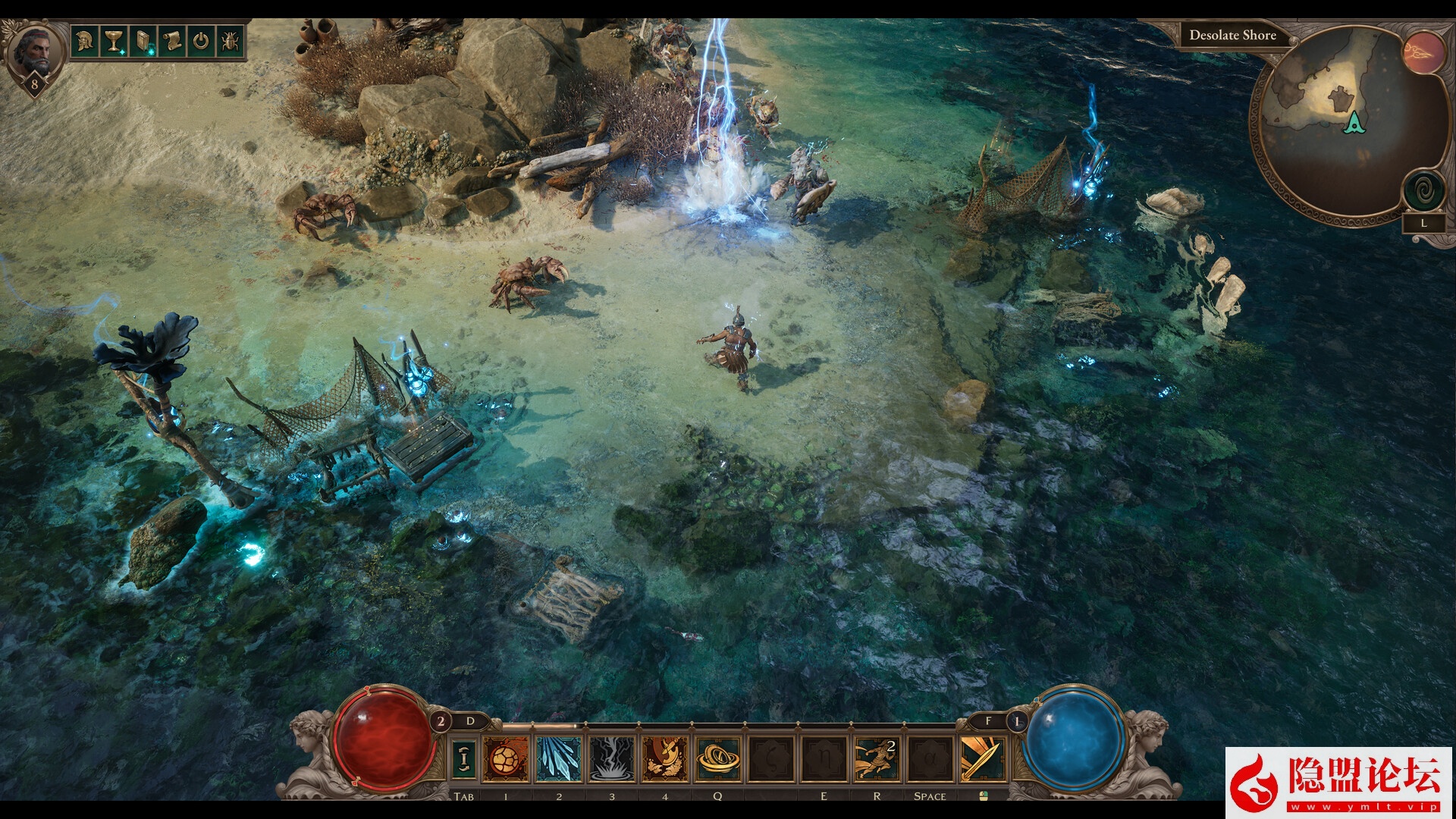Open the golden chalice menu icon
1456x819 pixels.
coord(113,40)
